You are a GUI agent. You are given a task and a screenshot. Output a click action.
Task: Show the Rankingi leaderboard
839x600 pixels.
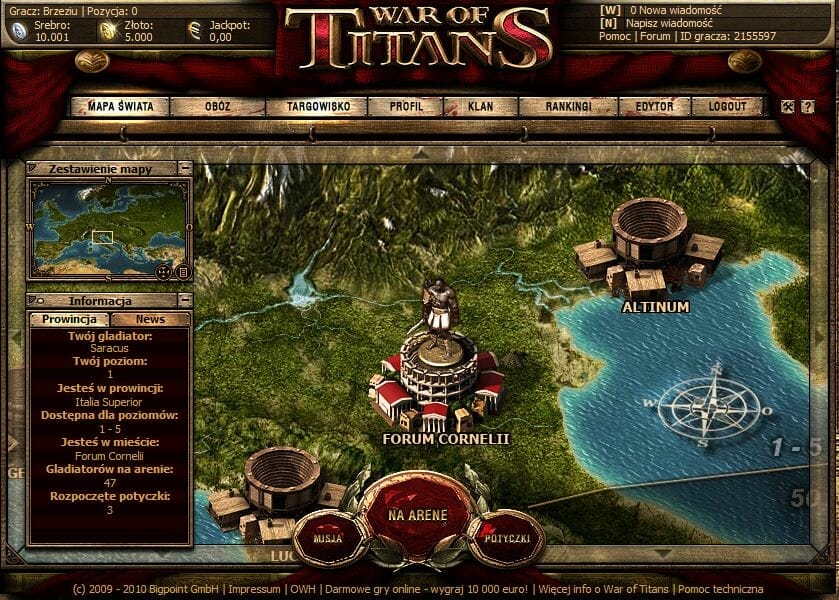(569, 106)
